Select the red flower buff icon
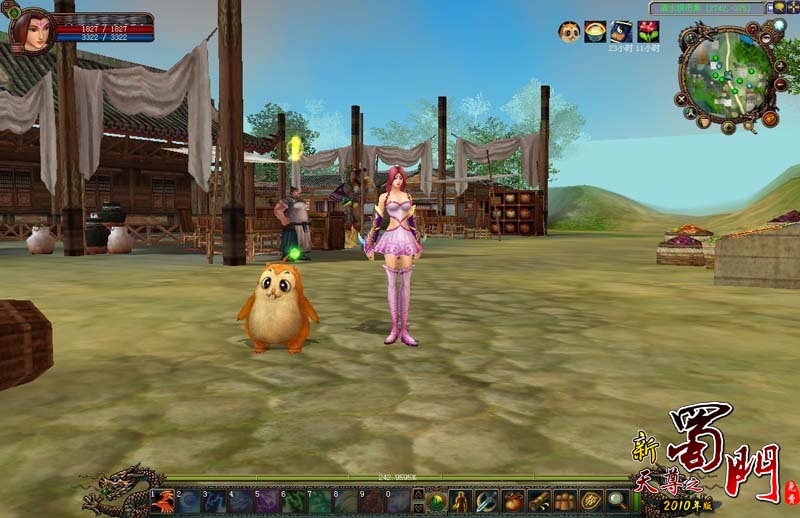Image resolution: width=800 pixels, height=518 pixels. pos(648,32)
